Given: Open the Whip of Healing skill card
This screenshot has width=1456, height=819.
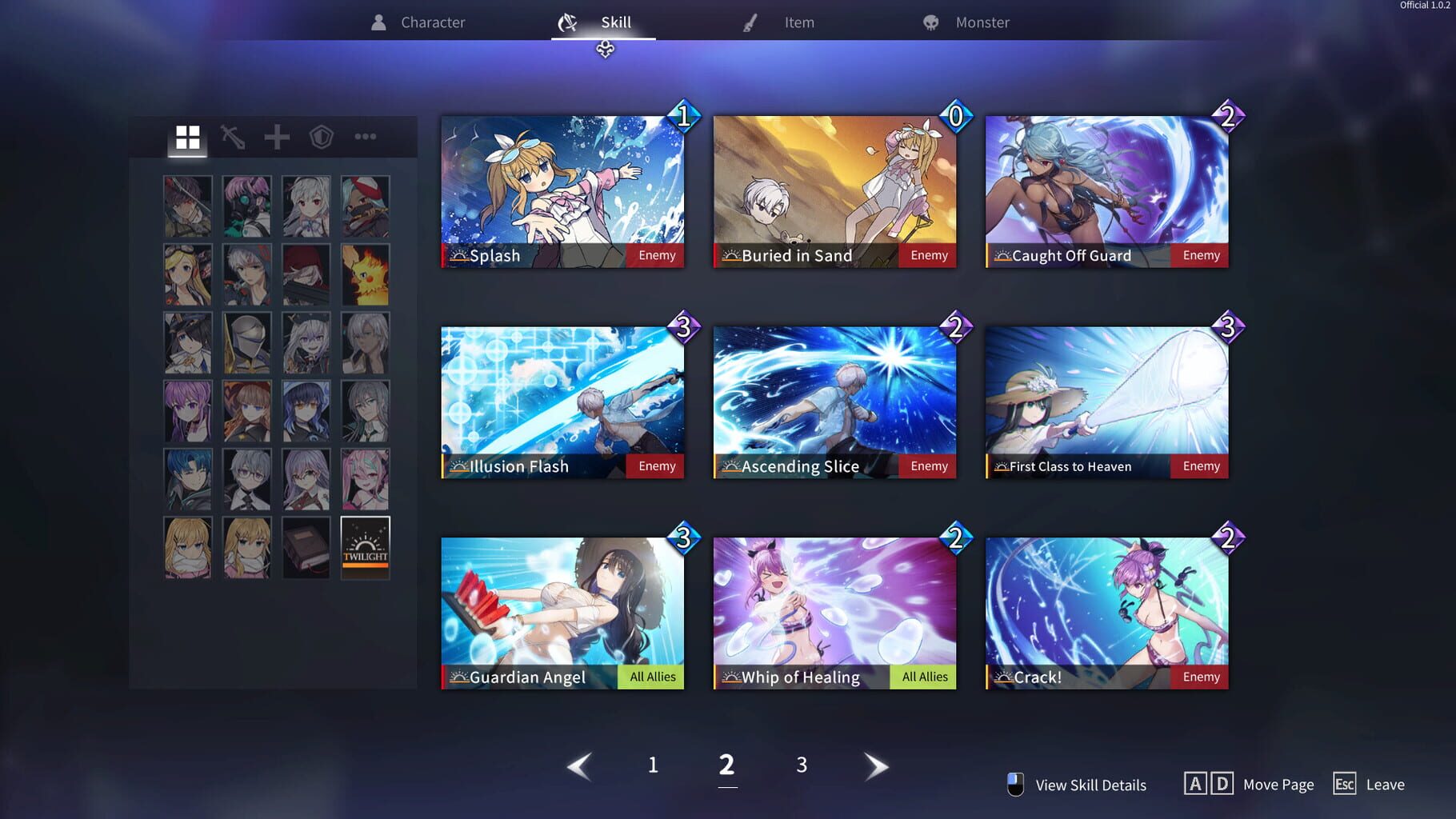Looking at the screenshot, I should [x=834, y=612].
